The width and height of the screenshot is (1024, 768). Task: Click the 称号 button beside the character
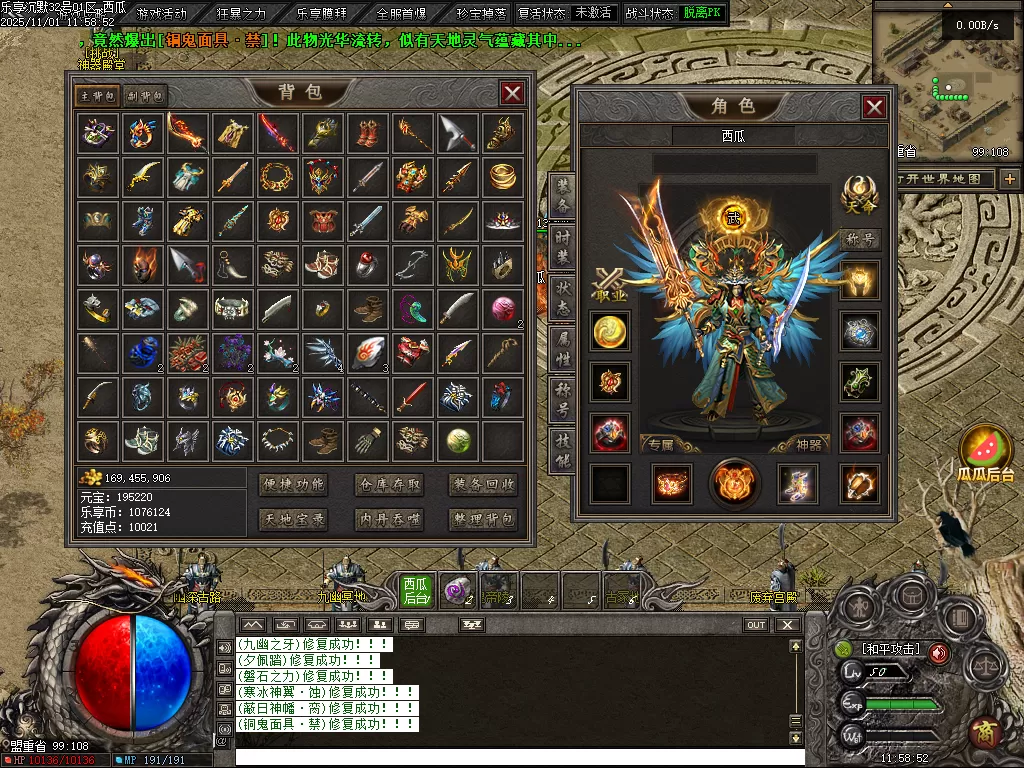860,240
